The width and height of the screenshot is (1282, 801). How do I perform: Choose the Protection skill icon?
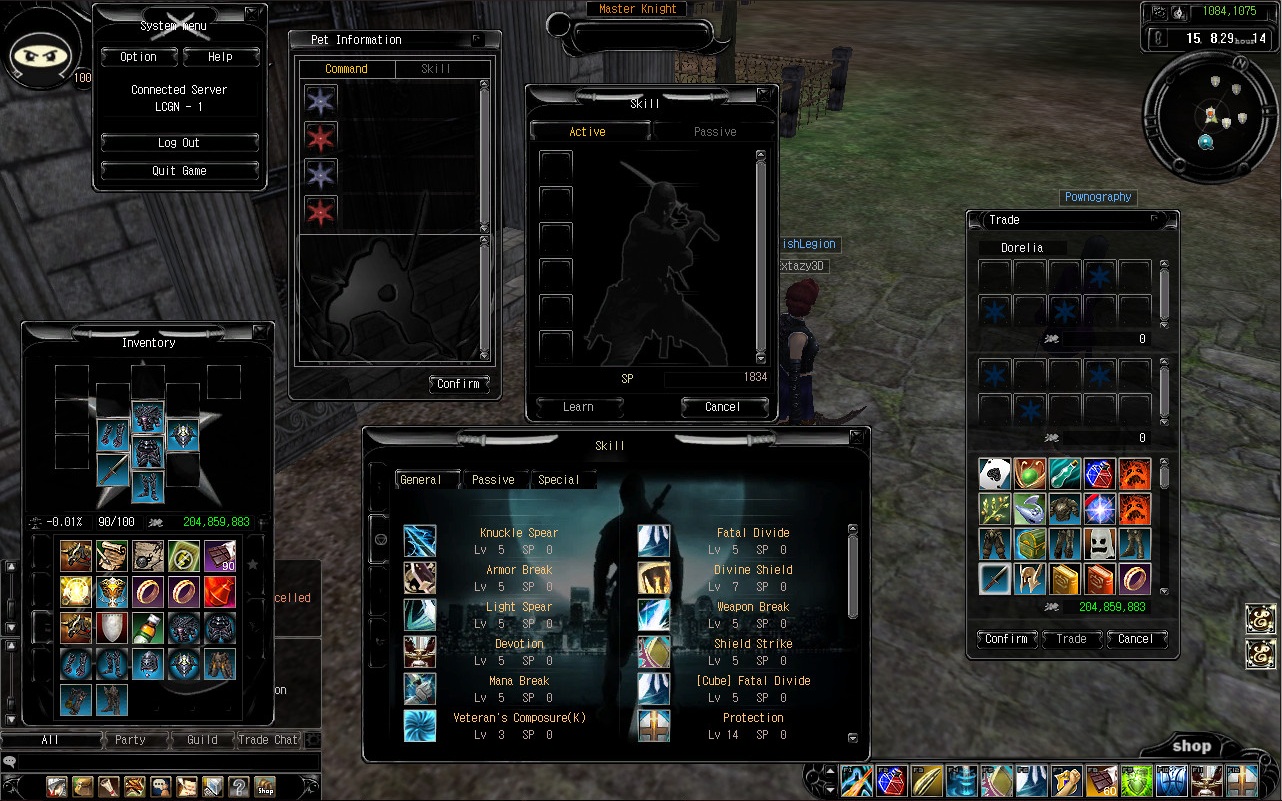[x=654, y=726]
